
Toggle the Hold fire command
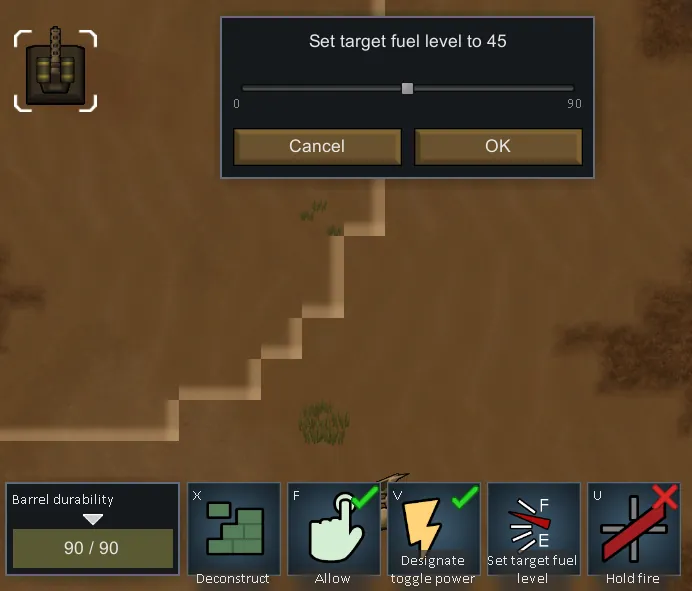(633, 530)
